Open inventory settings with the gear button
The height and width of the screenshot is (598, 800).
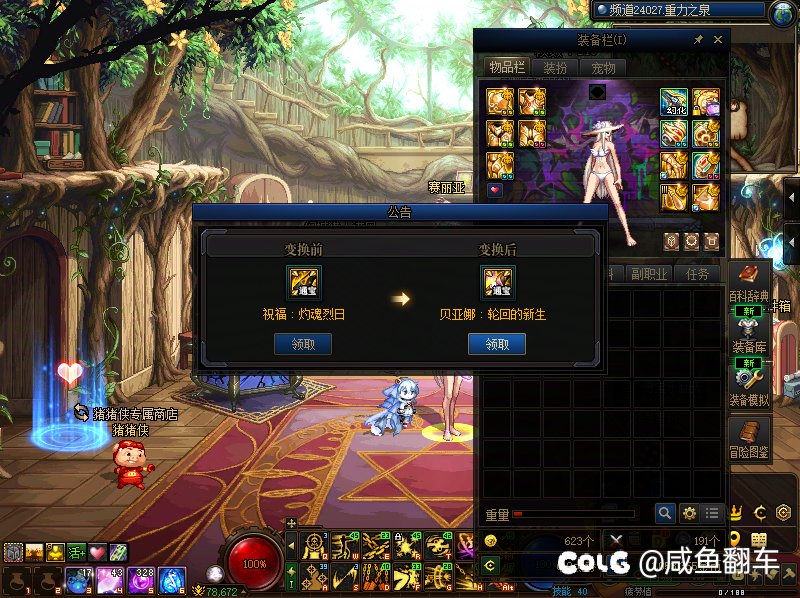(689, 513)
